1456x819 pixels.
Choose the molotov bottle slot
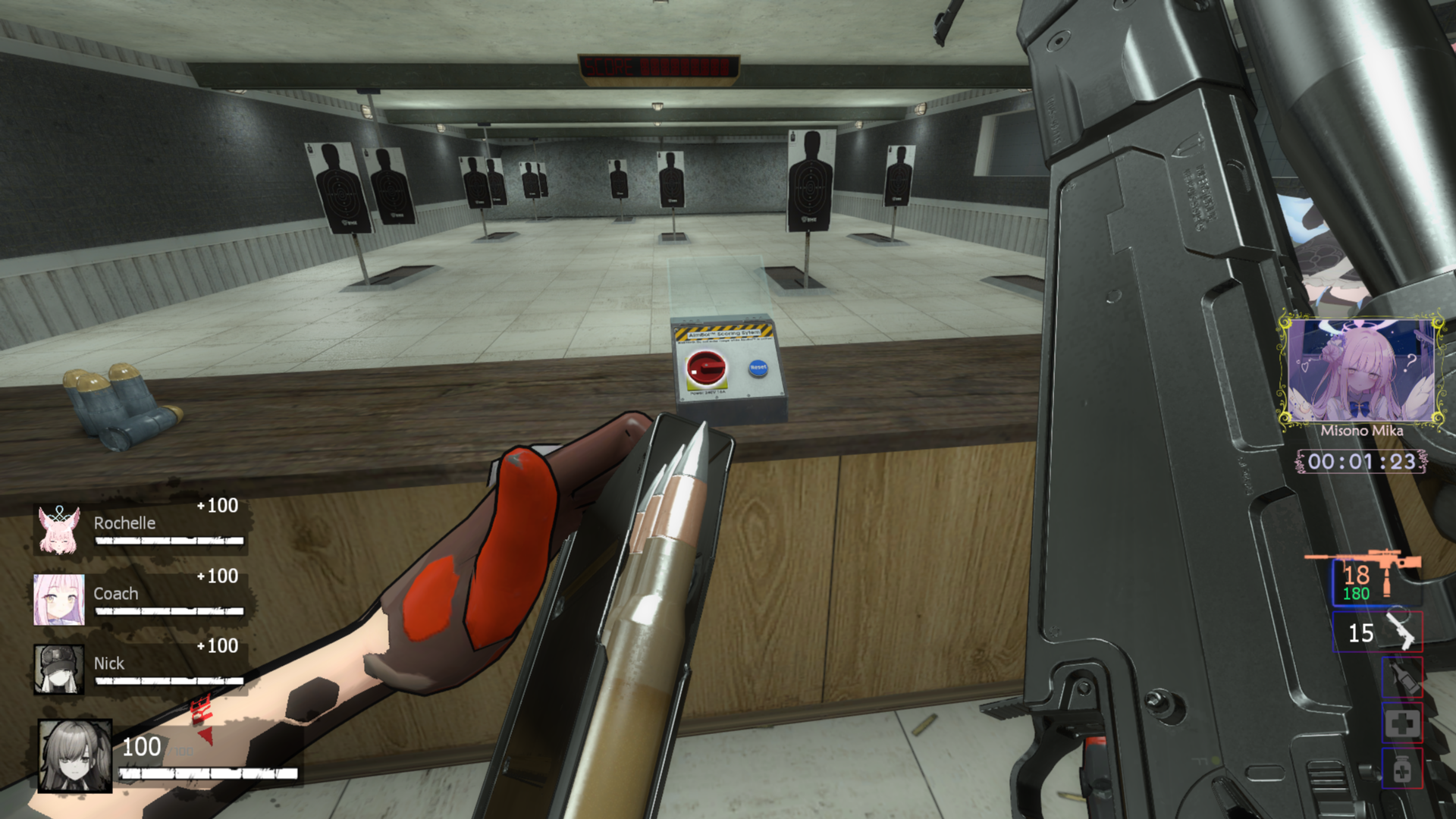[x=1401, y=676]
